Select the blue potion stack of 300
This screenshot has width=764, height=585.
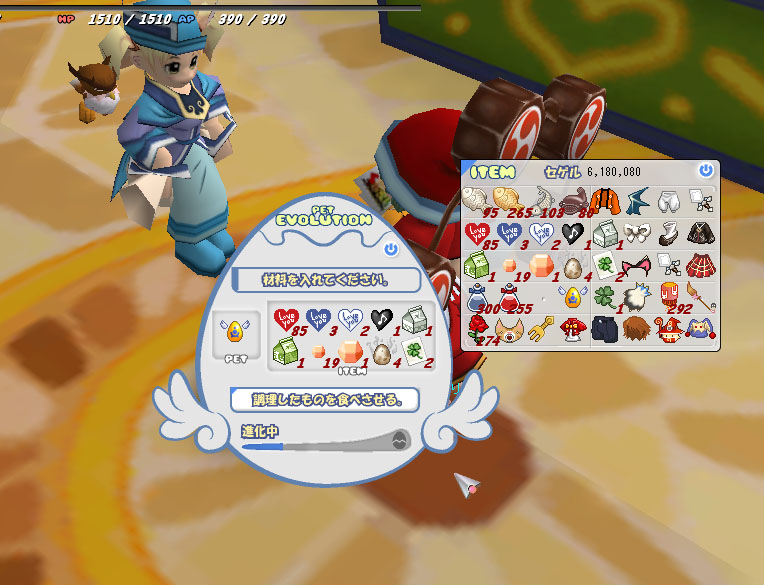(477, 297)
